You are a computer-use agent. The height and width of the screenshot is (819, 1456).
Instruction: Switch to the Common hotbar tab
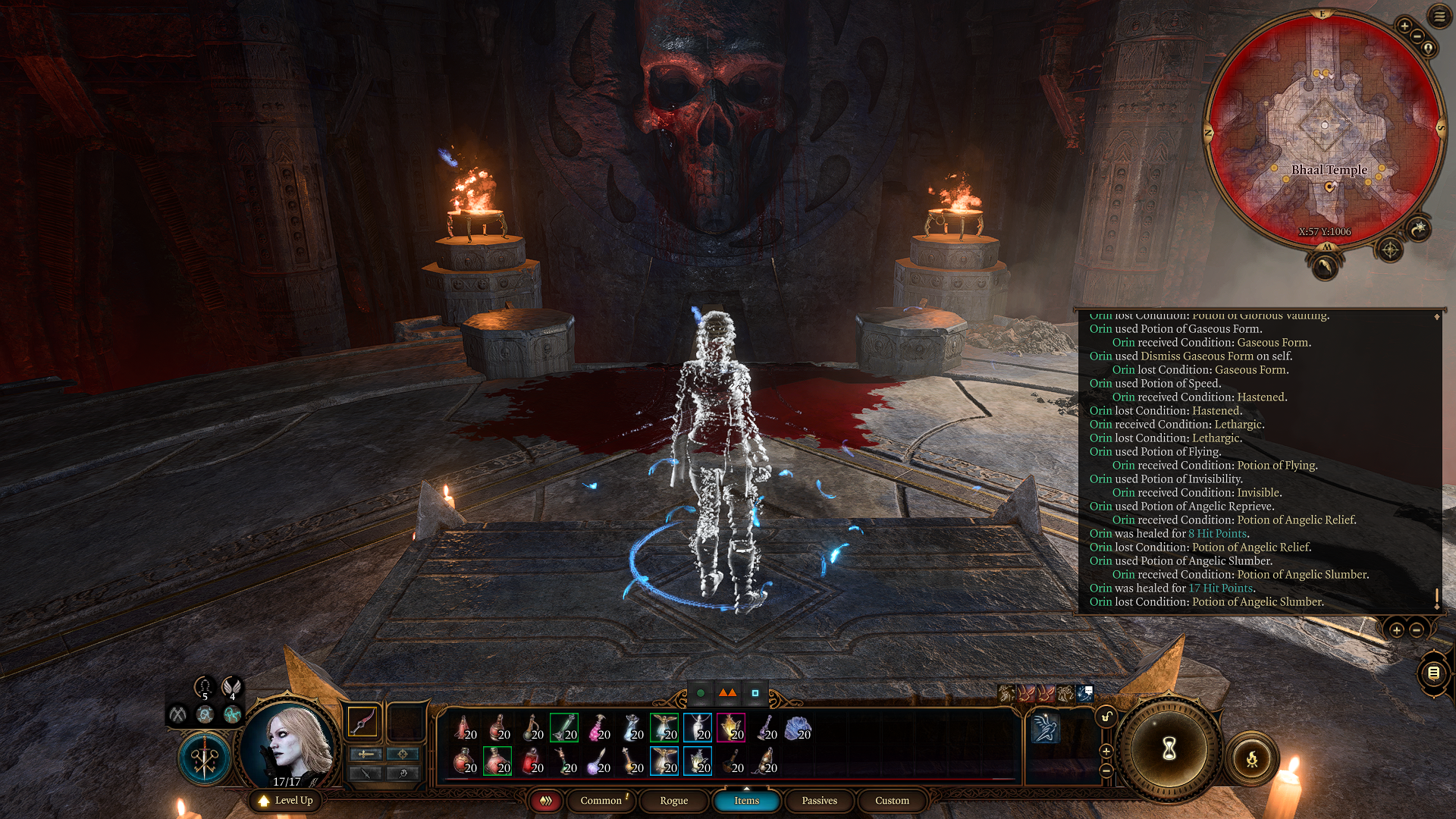[x=601, y=801]
